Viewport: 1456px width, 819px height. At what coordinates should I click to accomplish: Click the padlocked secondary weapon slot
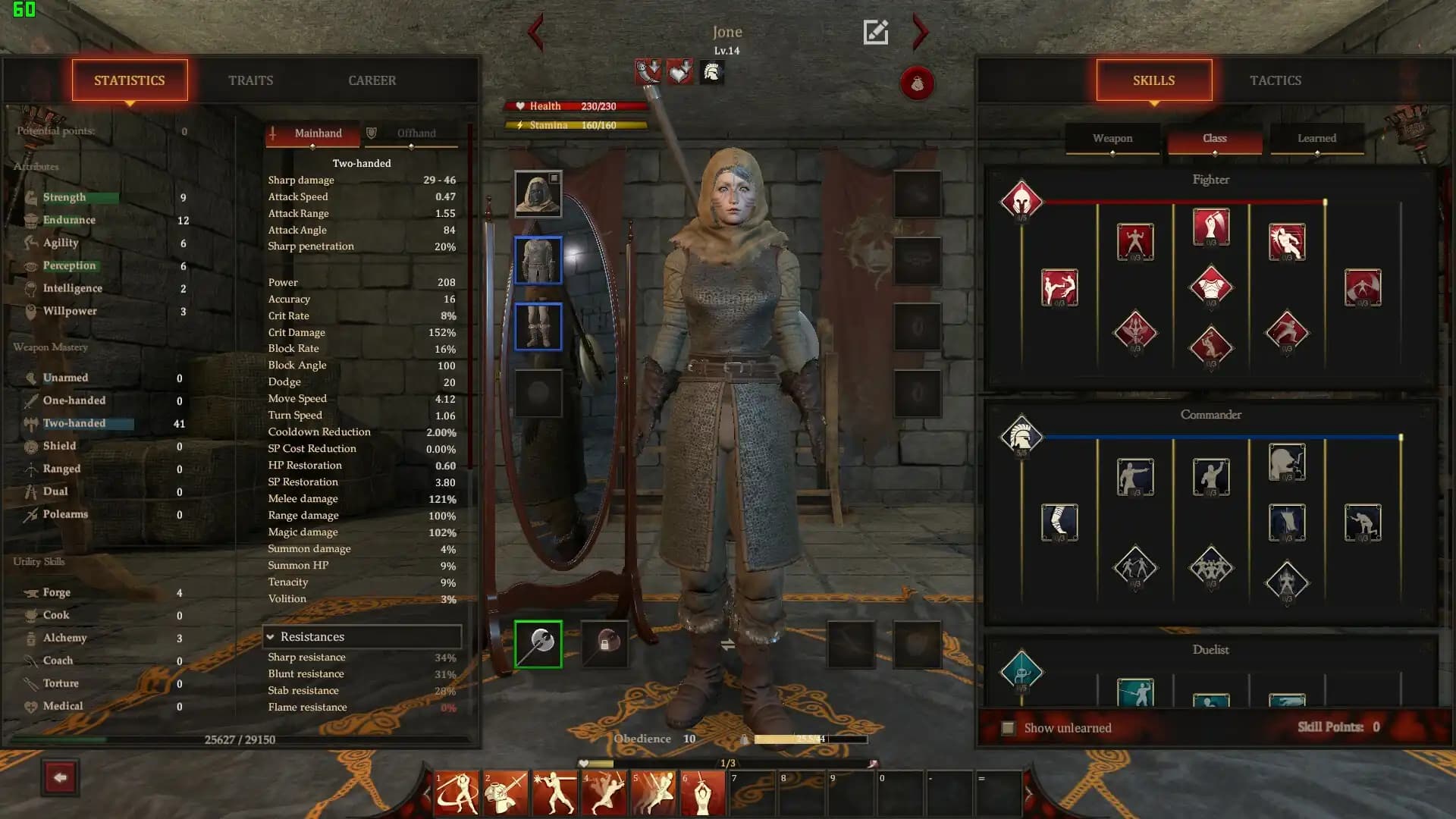(x=605, y=644)
